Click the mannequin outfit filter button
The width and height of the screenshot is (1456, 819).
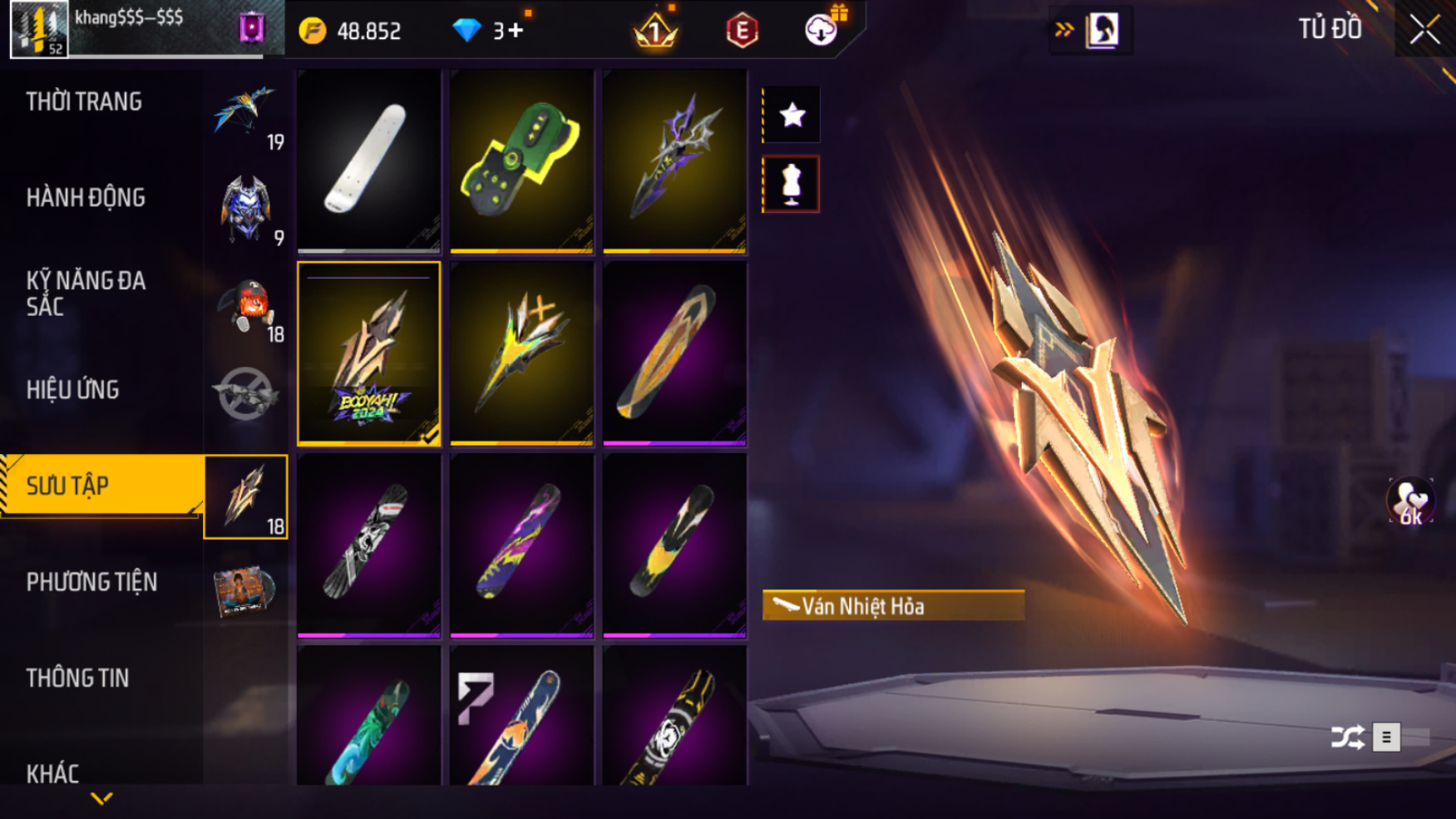791,185
